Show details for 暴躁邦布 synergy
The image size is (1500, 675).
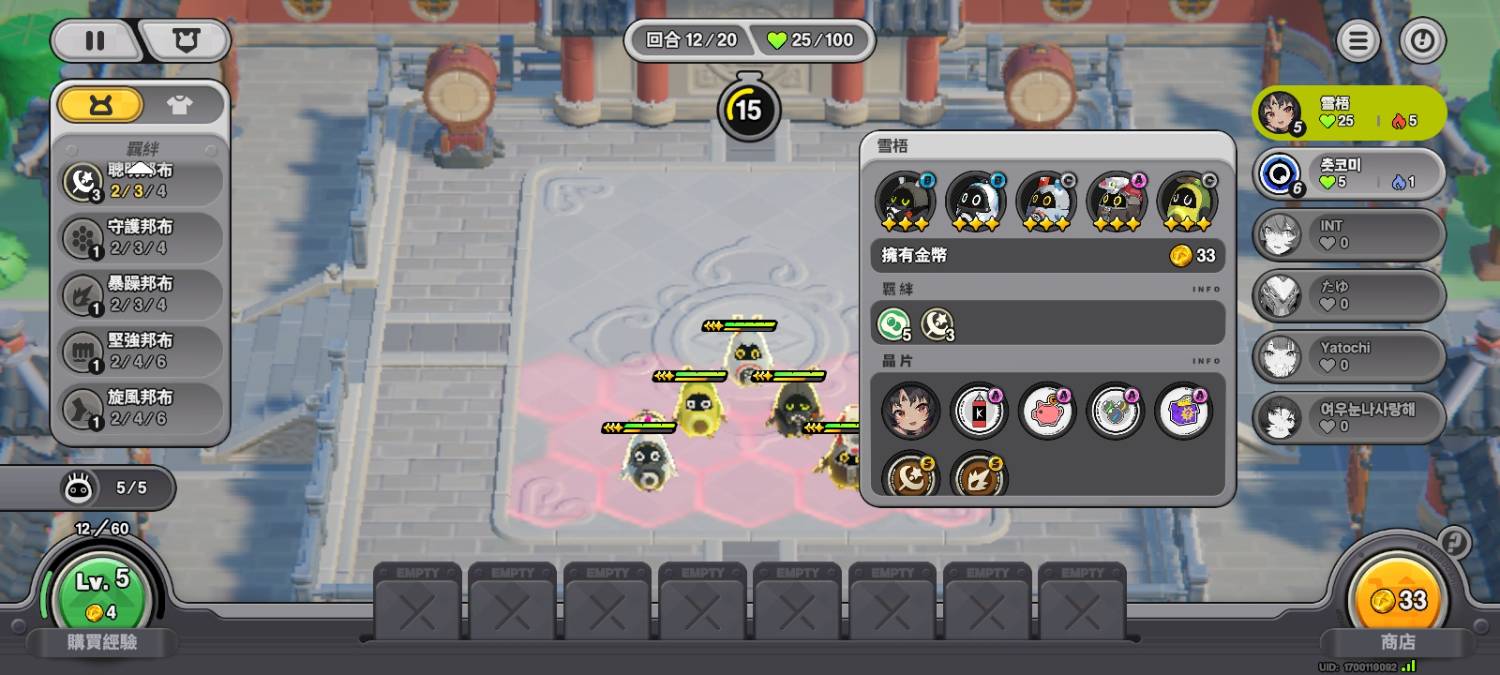pyautogui.click(x=140, y=294)
